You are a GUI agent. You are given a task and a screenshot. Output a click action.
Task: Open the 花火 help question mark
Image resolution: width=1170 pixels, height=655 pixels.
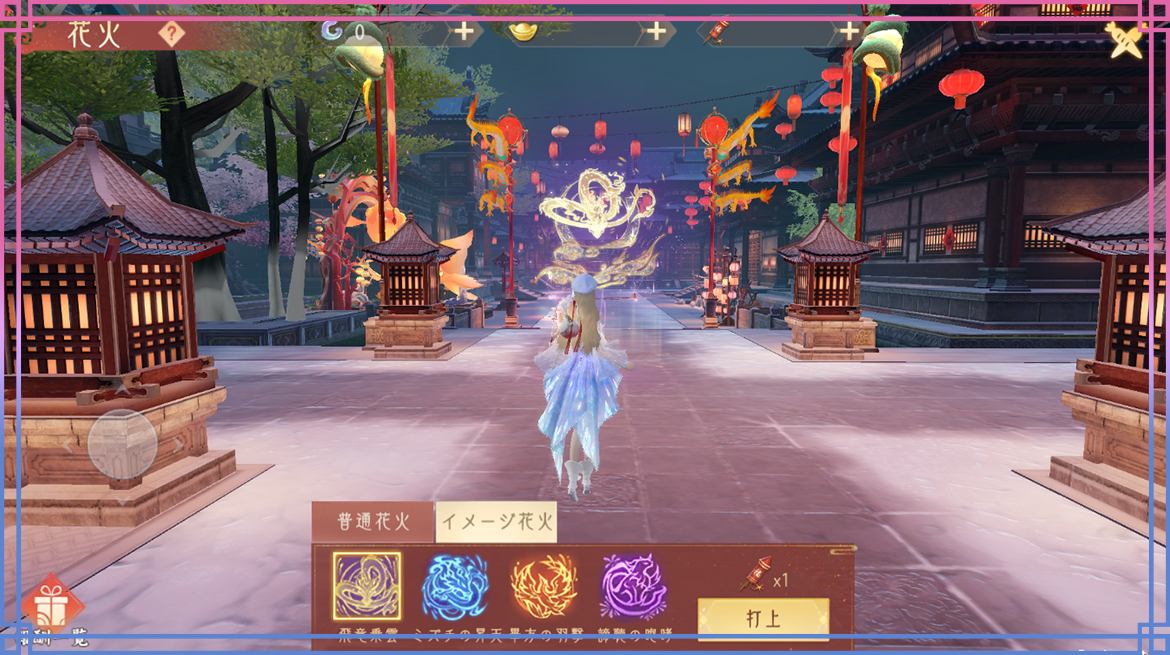(x=172, y=34)
